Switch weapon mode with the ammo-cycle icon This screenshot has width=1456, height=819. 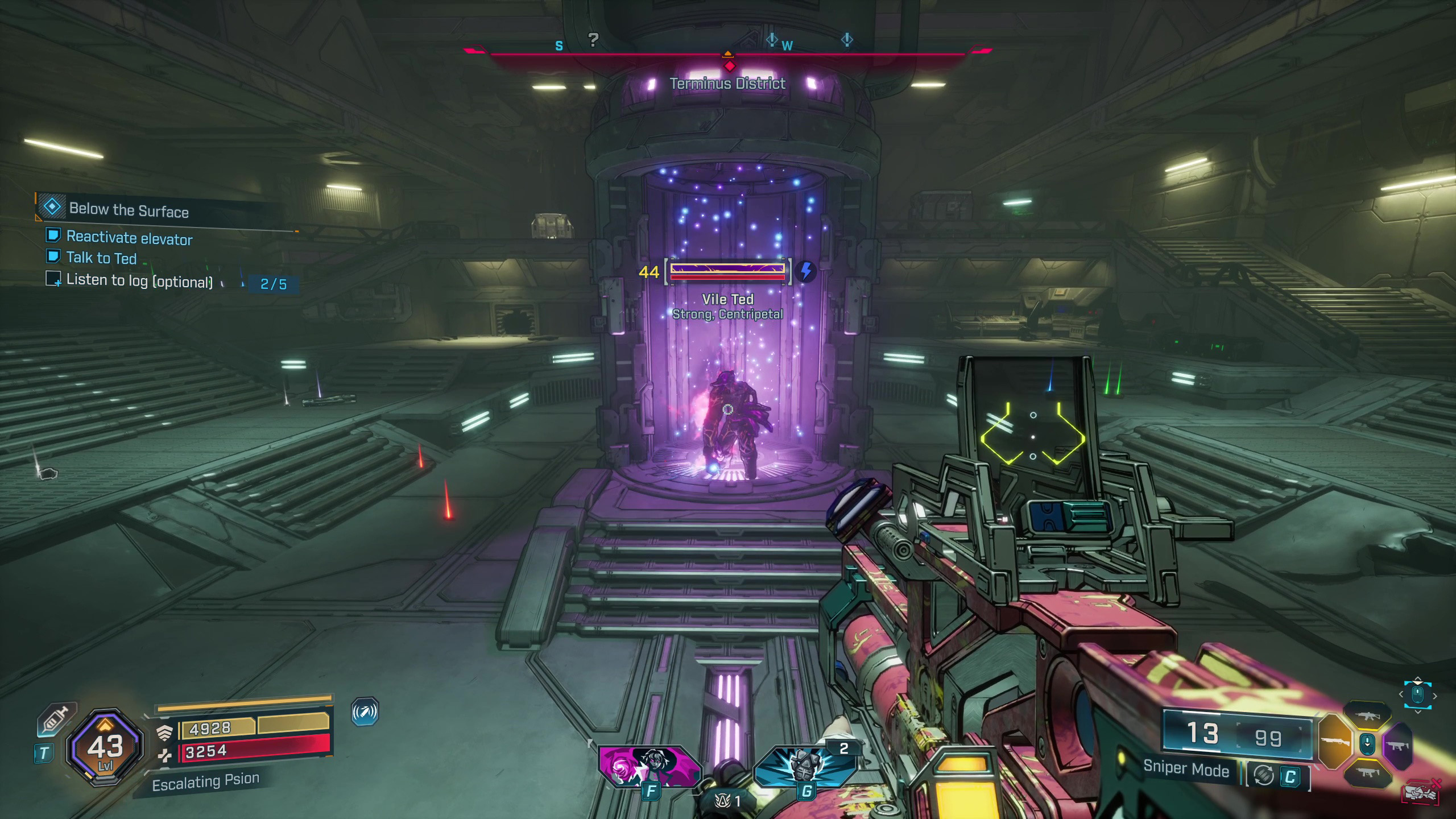click(x=1263, y=776)
